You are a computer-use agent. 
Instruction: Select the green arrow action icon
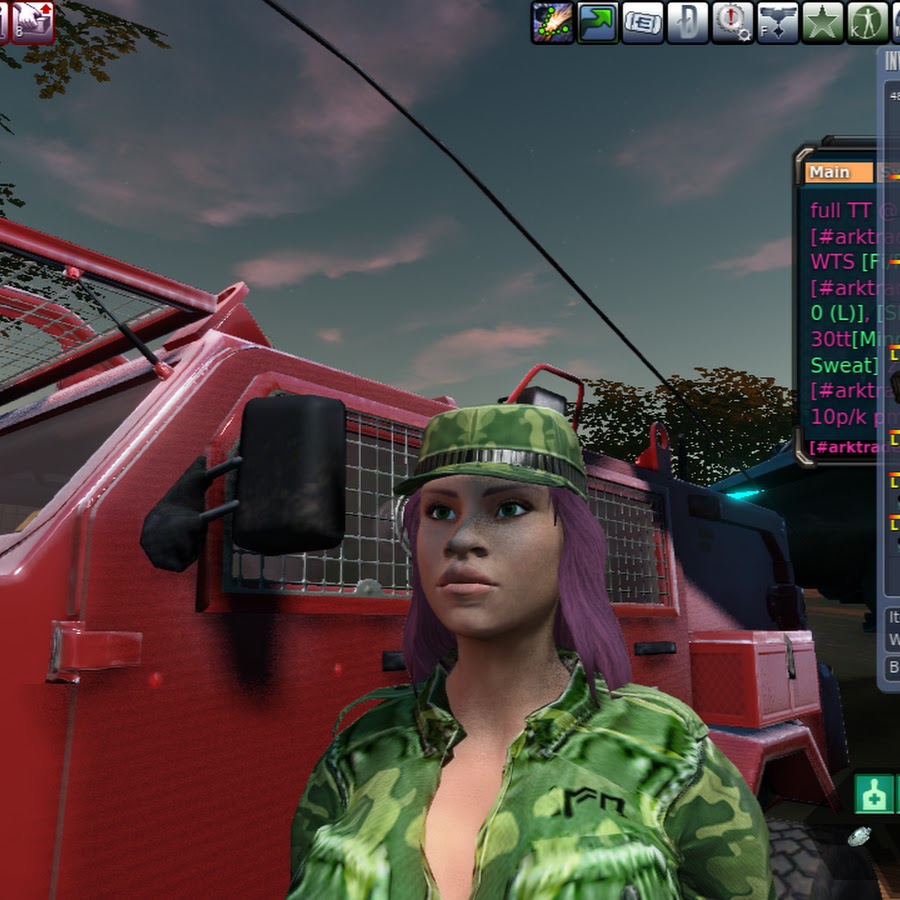click(598, 22)
